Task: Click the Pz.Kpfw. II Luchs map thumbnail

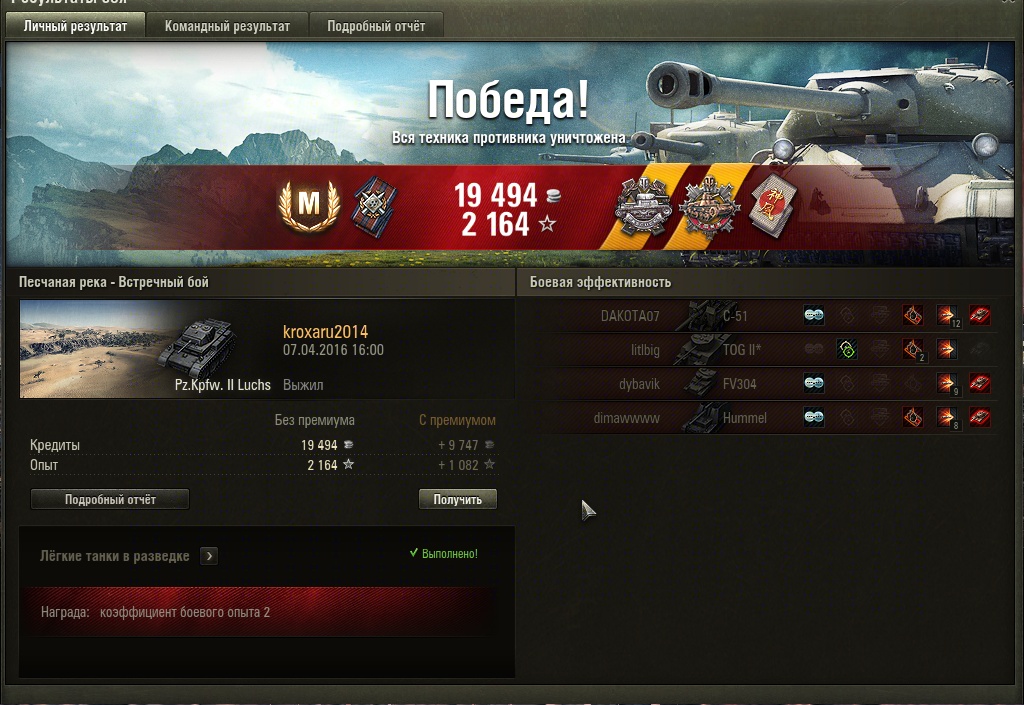Action: coord(145,348)
